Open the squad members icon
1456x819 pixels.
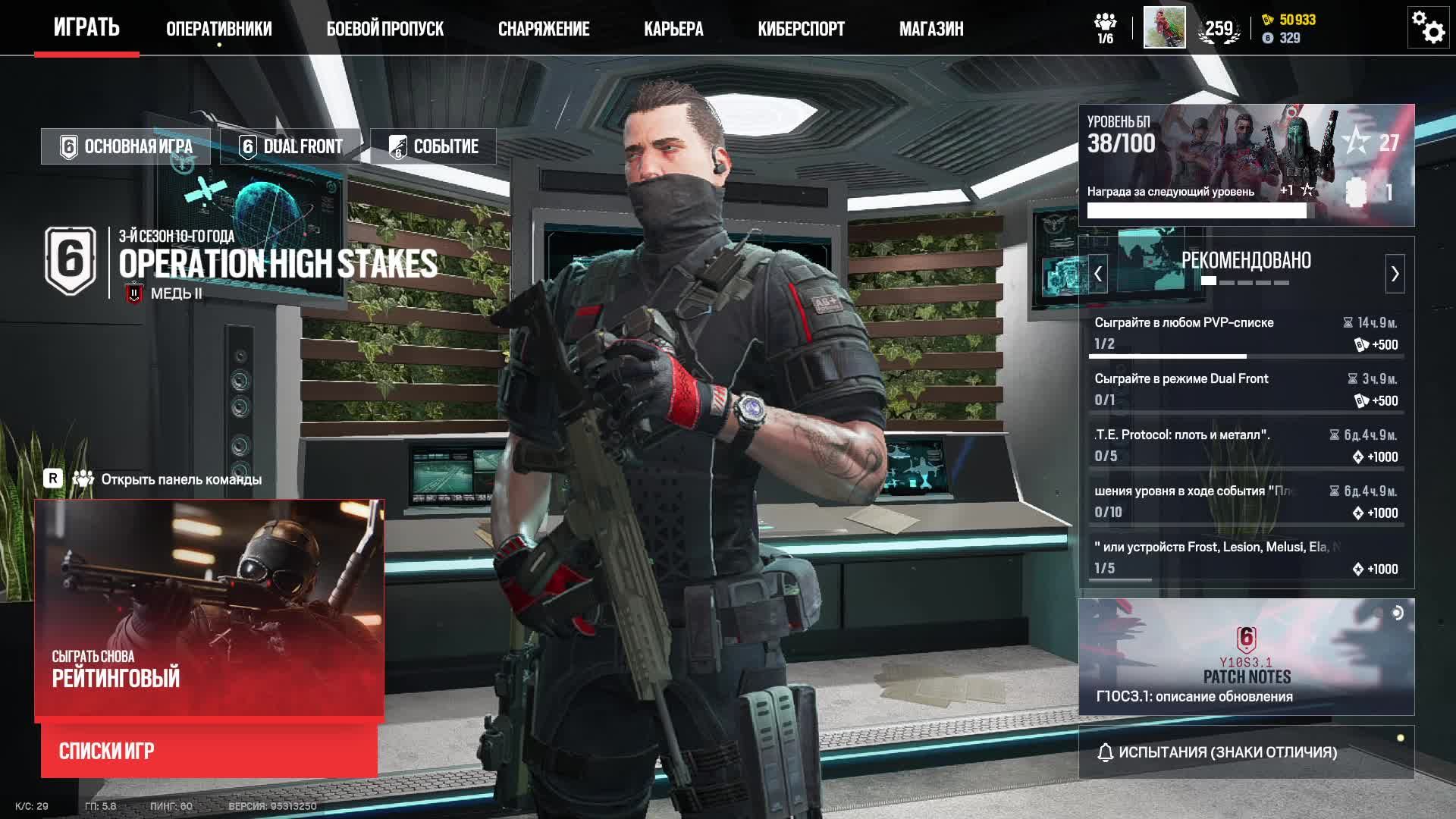[x=1106, y=28]
